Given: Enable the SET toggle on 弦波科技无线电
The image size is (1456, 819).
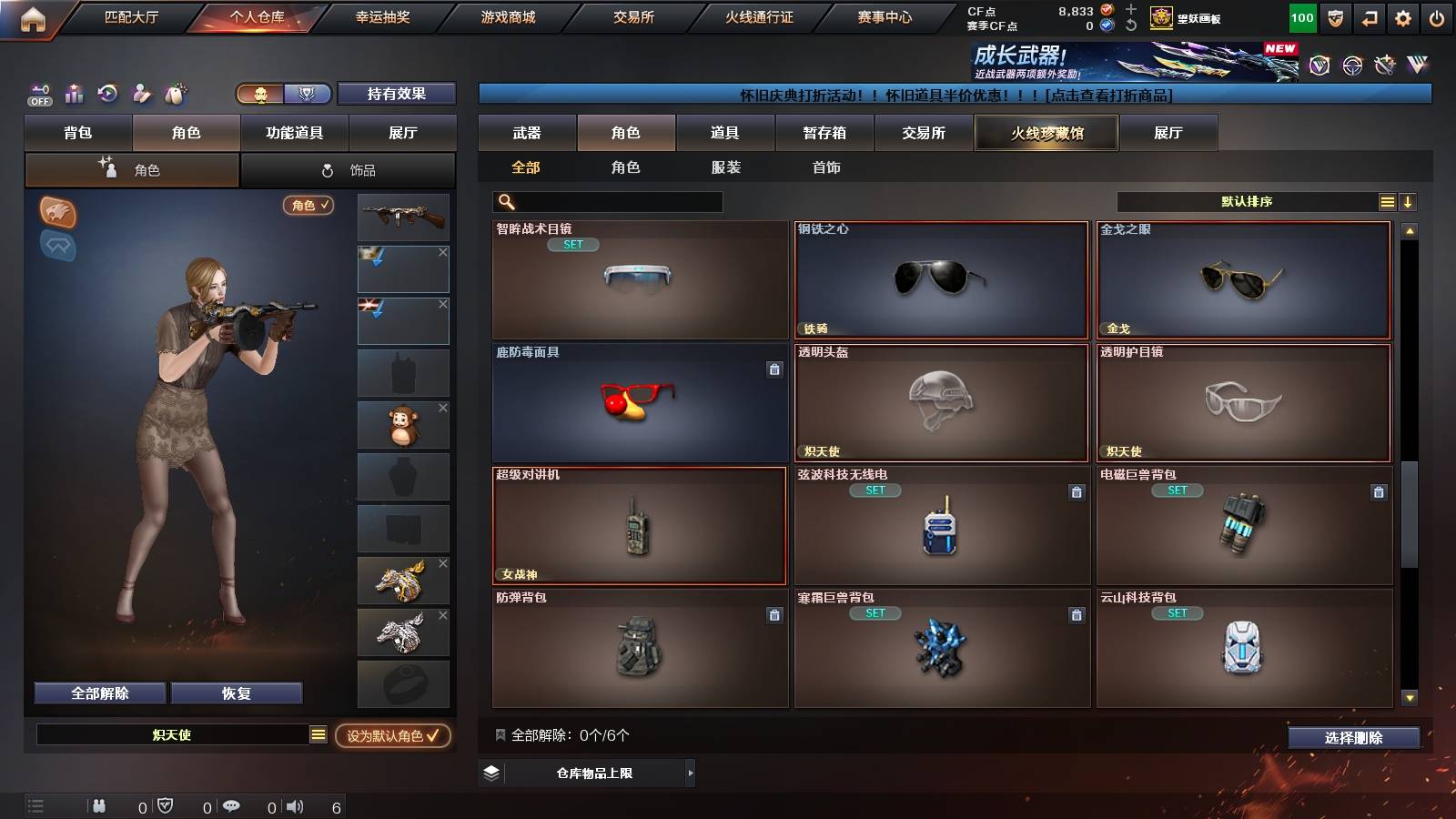Looking at the screenshot, I should pyautogui.click(x=874, y=490).
